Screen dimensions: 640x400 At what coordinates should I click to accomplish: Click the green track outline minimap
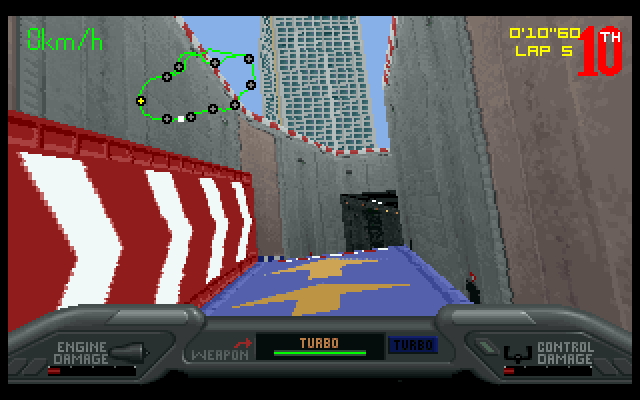[x=198, y=86]
